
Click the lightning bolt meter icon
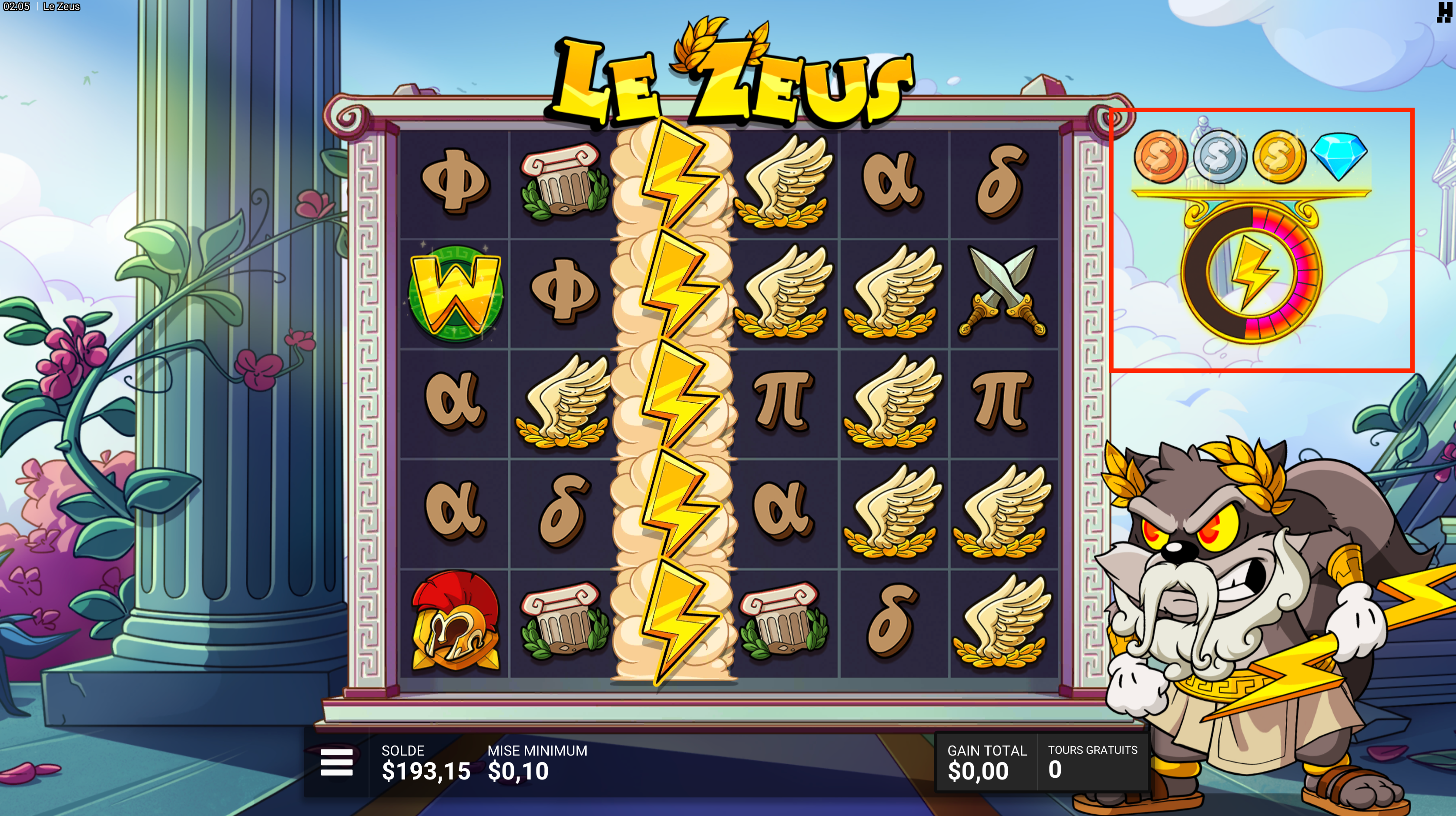(1251, 274)
